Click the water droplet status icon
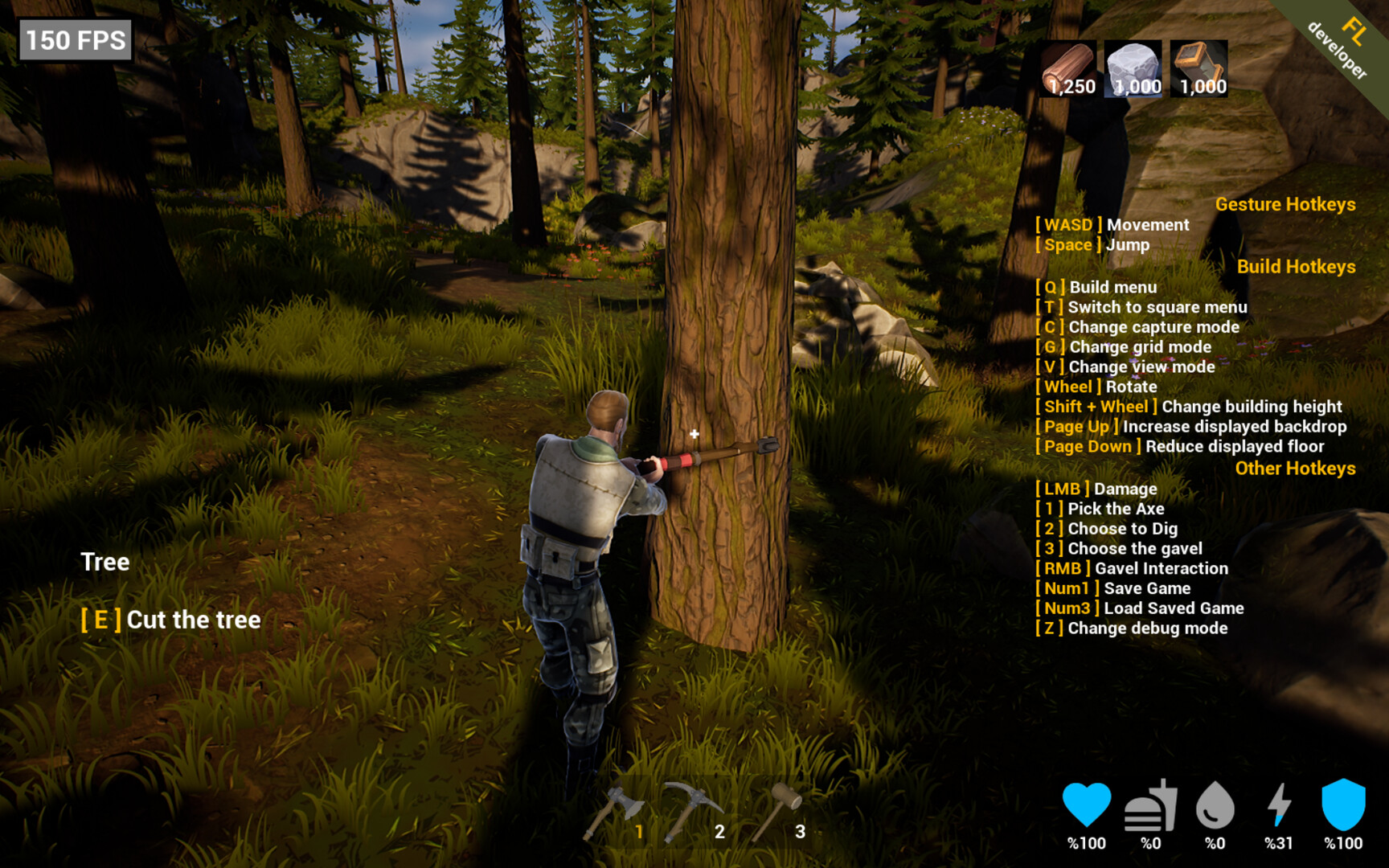1389x868 pixels. (1215, 804)
